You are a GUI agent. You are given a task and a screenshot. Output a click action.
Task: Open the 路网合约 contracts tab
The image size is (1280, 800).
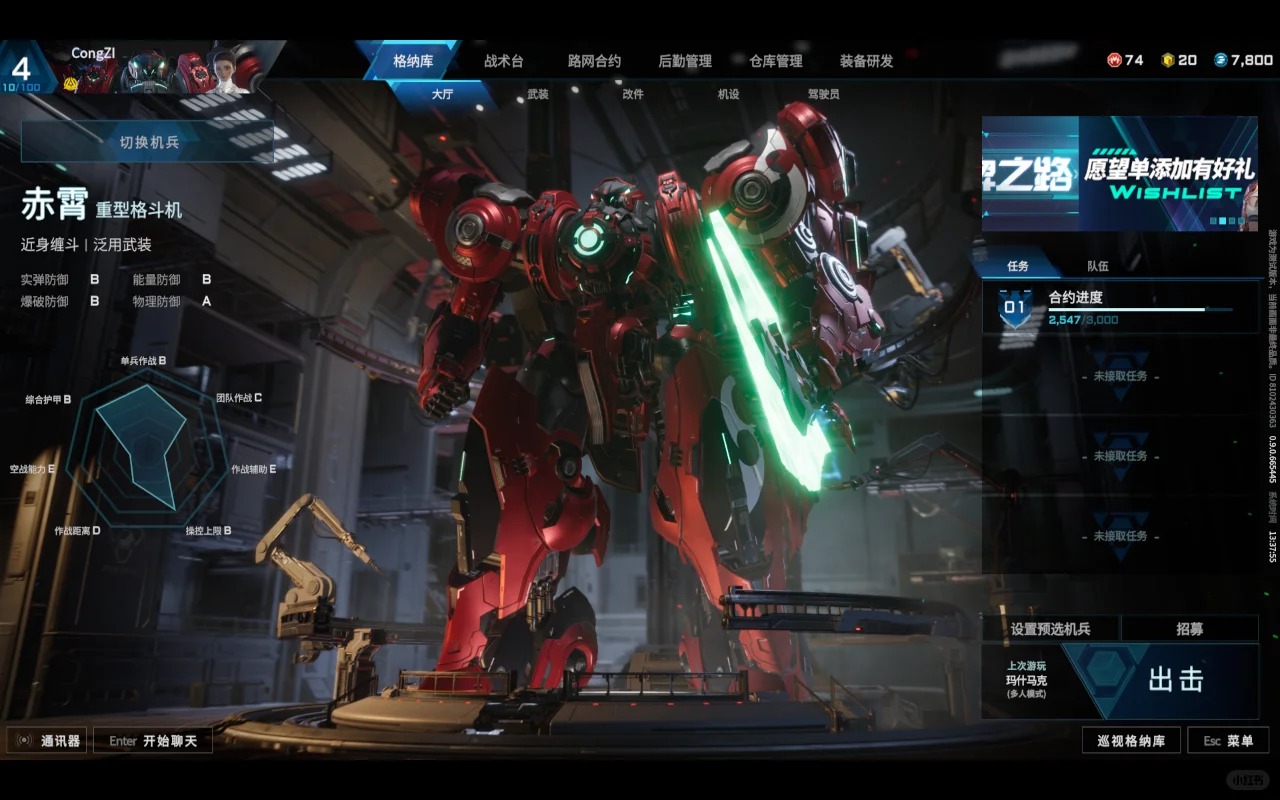pos(594,61)
